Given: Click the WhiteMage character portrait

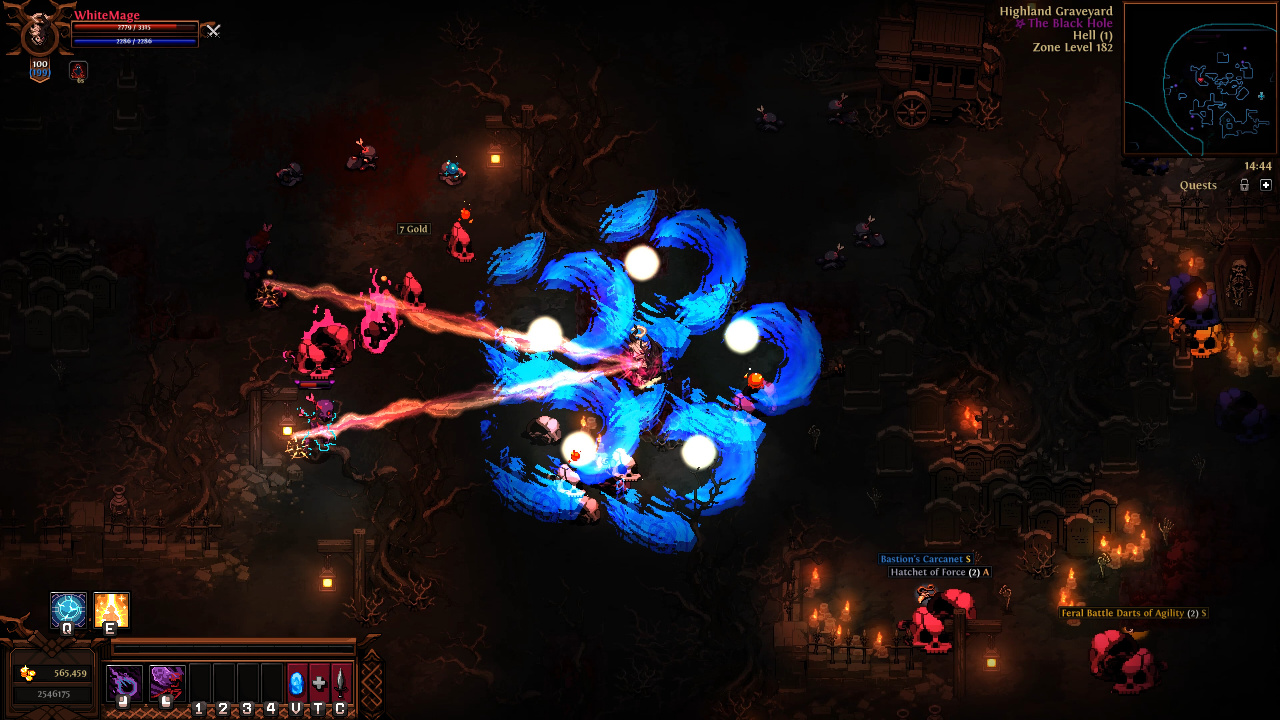Looking at the screenshot, I should pos(40,30).
